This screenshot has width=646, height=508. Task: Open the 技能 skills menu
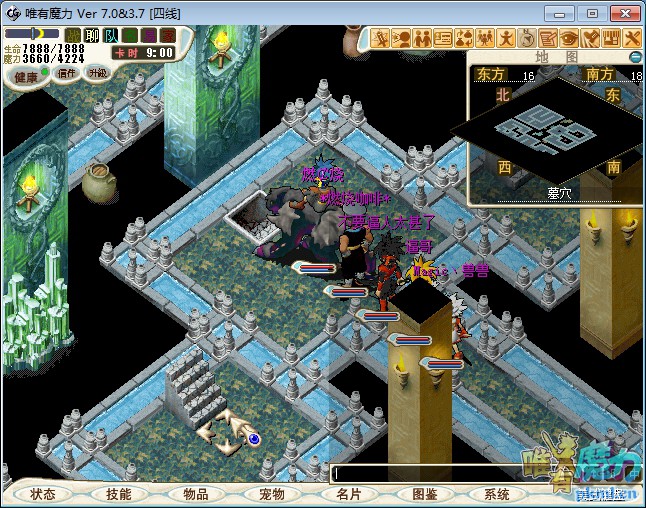click(119, 494)
